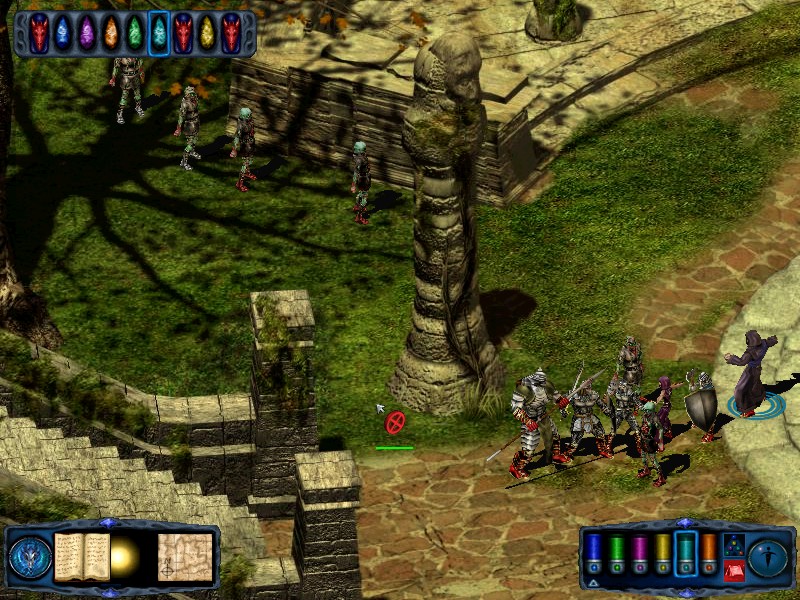Select the green party vial
This screenshot has height=600, width=800.
point(616,552)
